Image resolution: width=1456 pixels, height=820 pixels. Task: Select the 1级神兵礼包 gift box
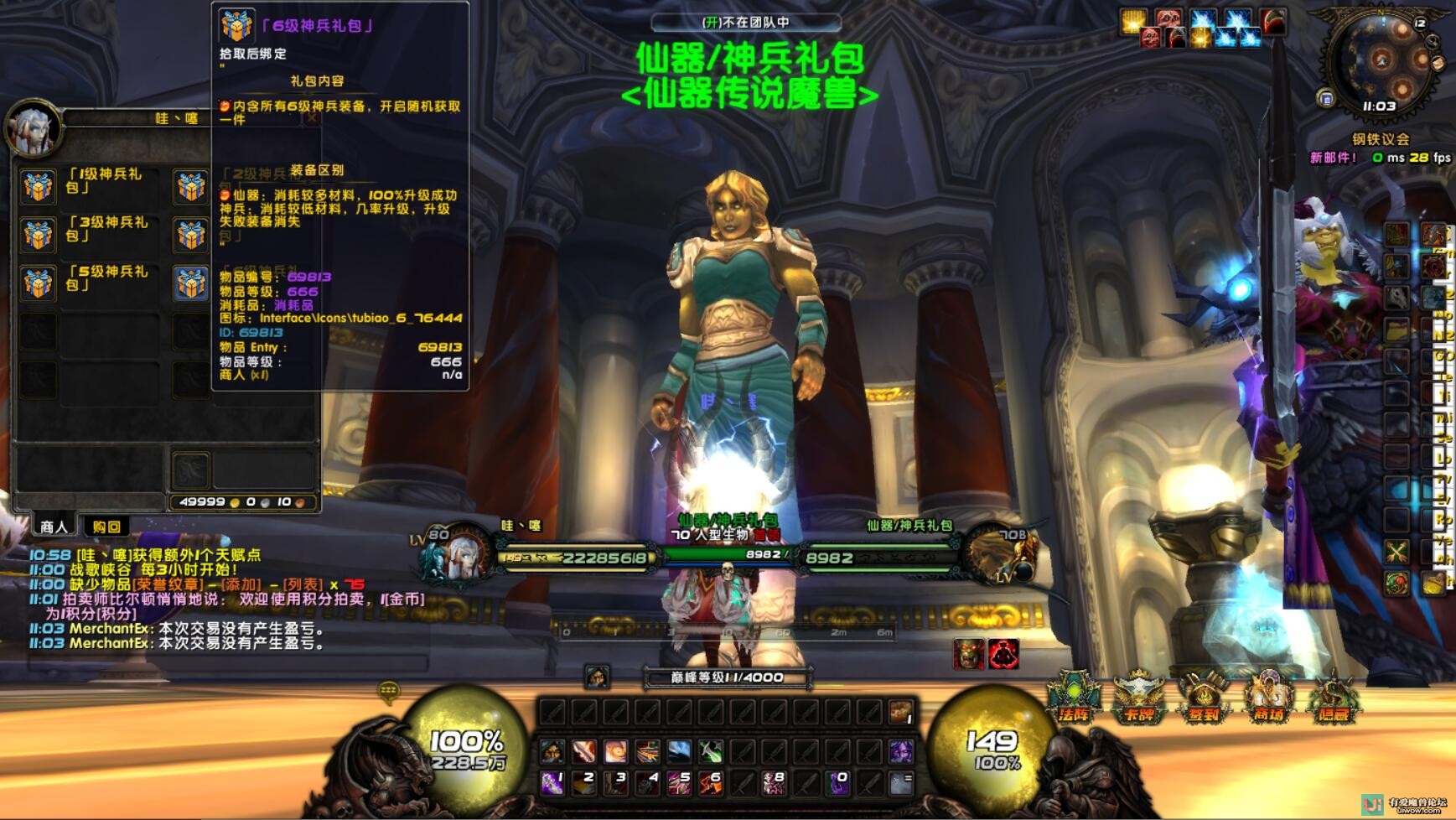(39, 186)
